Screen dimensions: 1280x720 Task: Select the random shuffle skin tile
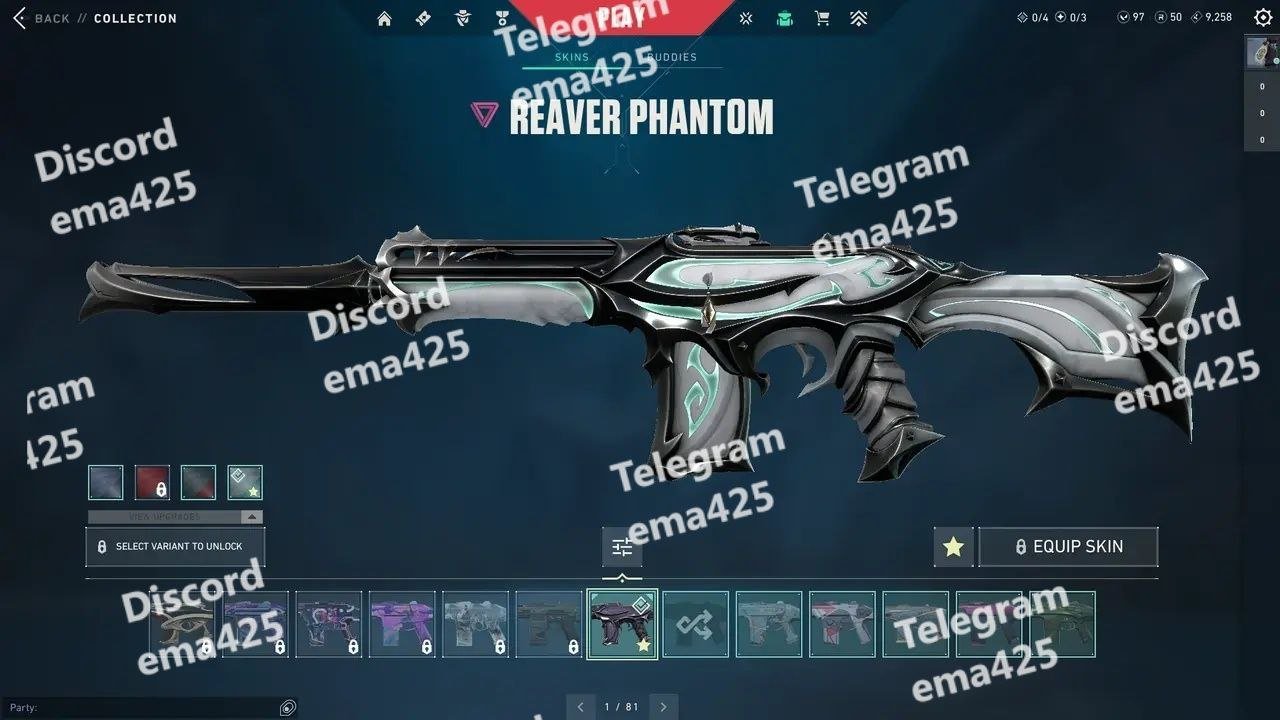coord(695,624)
